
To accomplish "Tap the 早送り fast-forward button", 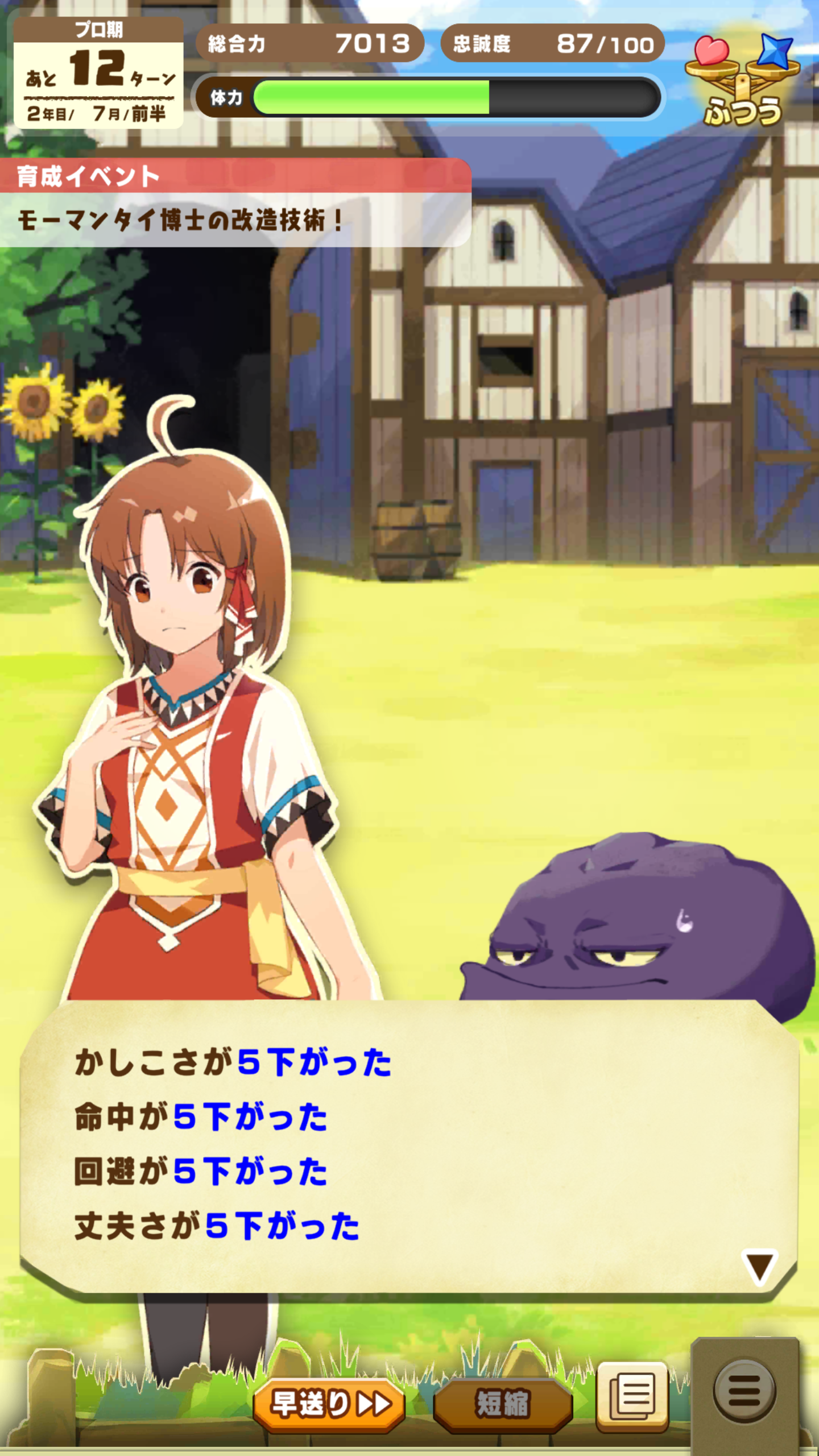I will pyautogui.click(x=329, y=1404).
